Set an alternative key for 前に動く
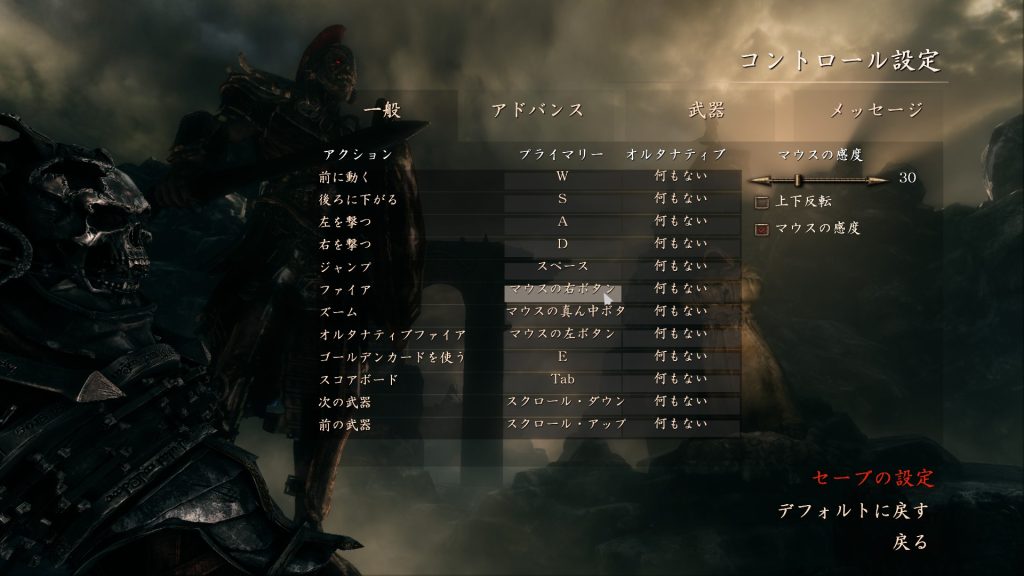This screenshot has width=1024, height=576. point(680,177)
